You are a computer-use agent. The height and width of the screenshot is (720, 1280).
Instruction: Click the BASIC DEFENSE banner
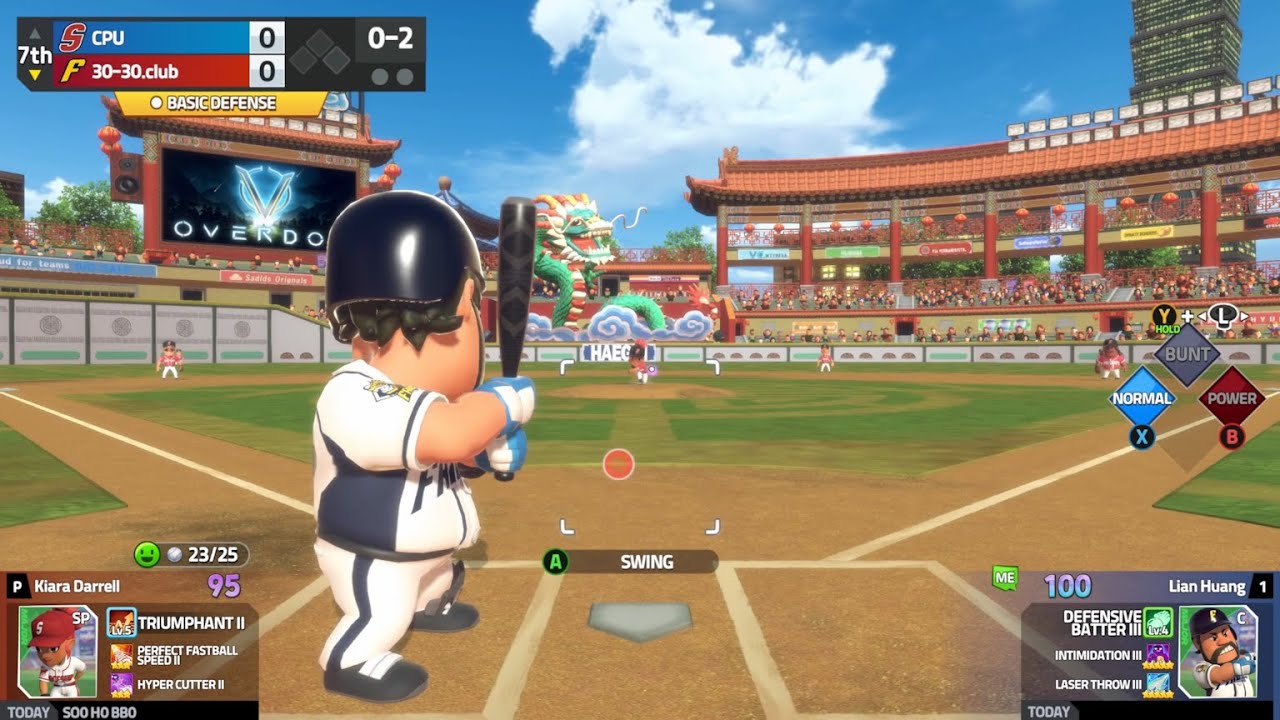point(222,103)
